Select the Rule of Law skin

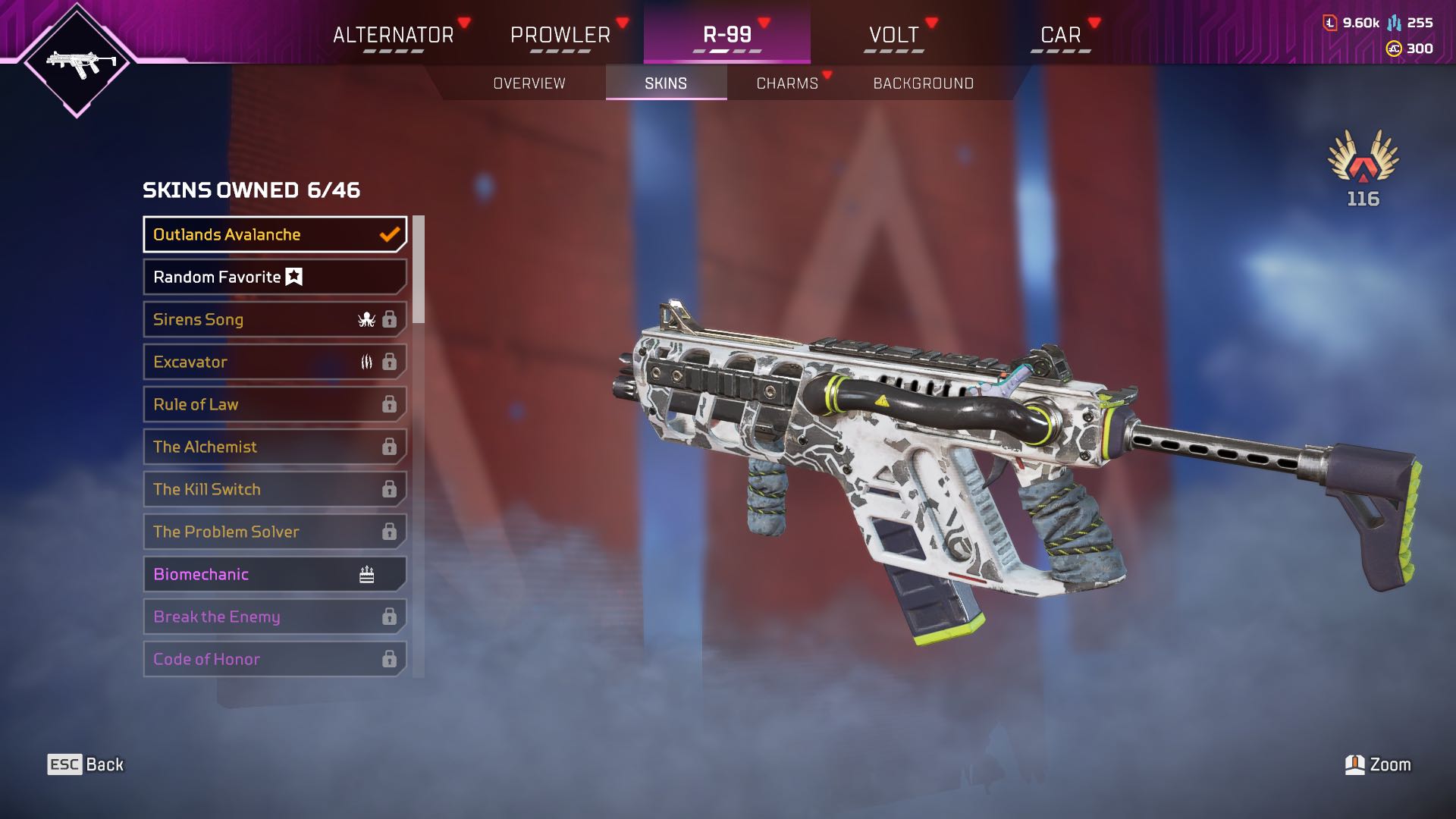[275, 404]
